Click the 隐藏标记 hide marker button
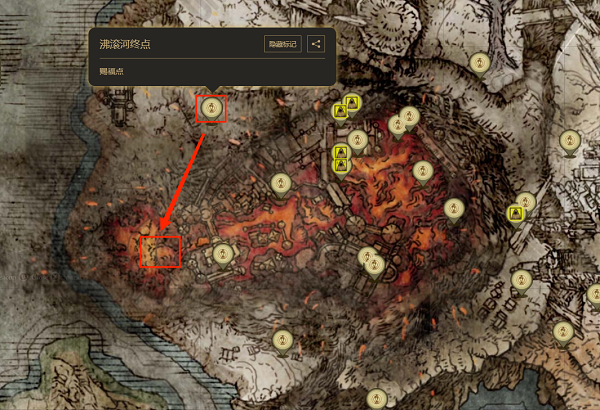 [283, 44]
